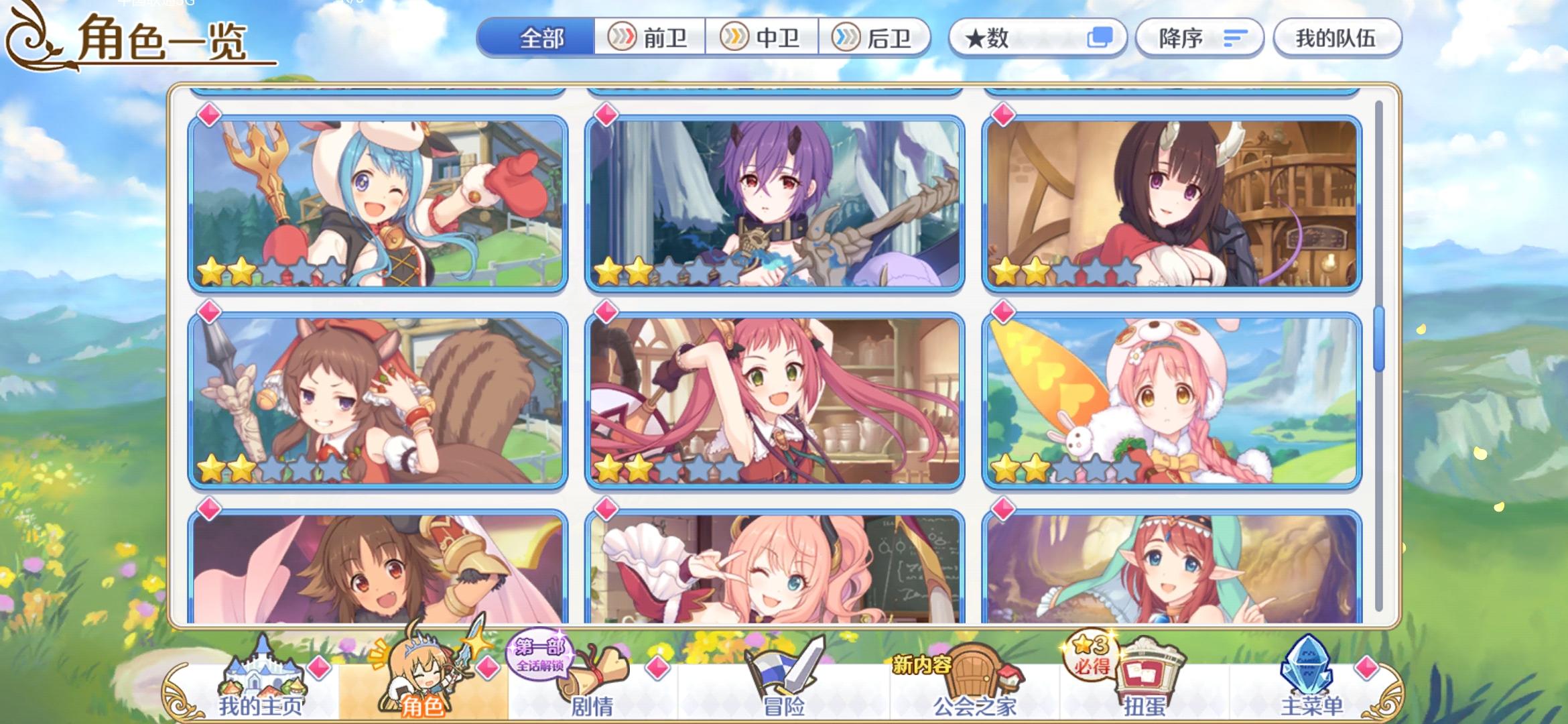Click the 前卫 vanguard arrow icon
This screenshot has height=724, width=1568.
coord(623,38)
